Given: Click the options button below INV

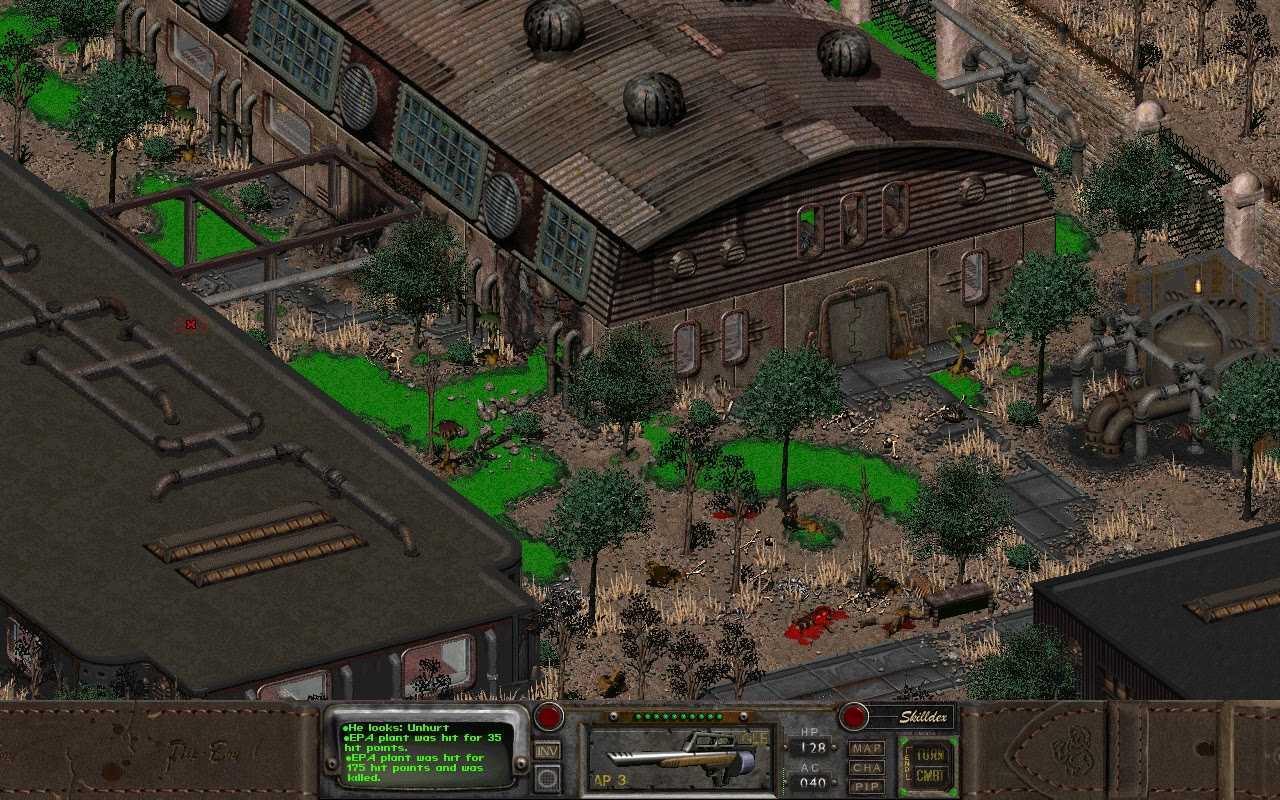Looking at the screenshot, I should (547, 777).
